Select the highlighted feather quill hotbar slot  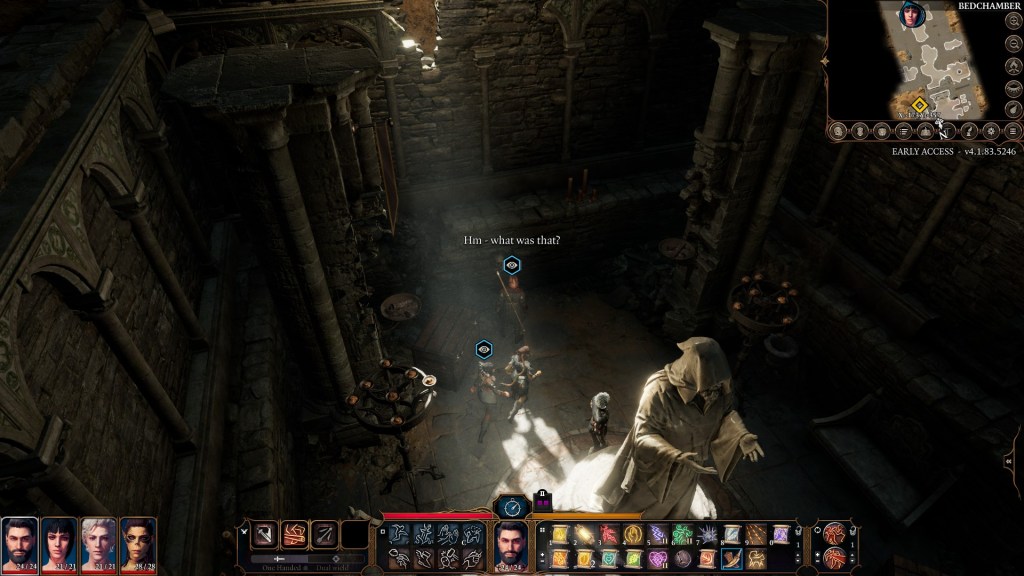[x=731, y=558]
